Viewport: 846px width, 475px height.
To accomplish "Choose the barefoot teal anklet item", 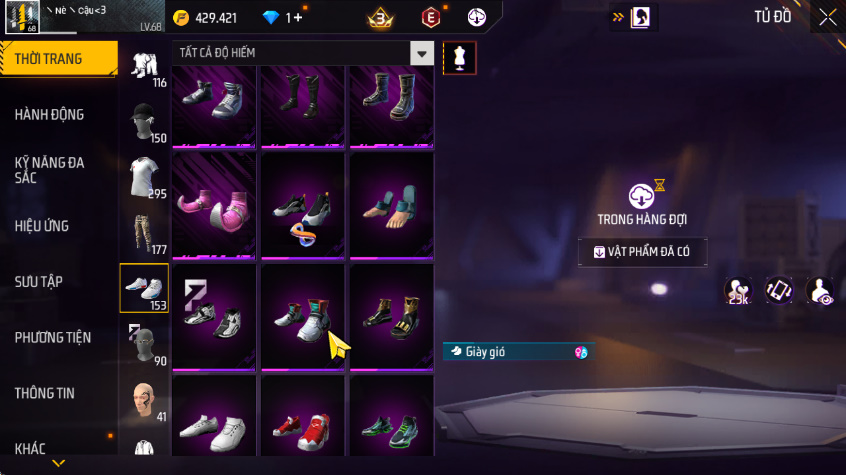I will (391, 204).
